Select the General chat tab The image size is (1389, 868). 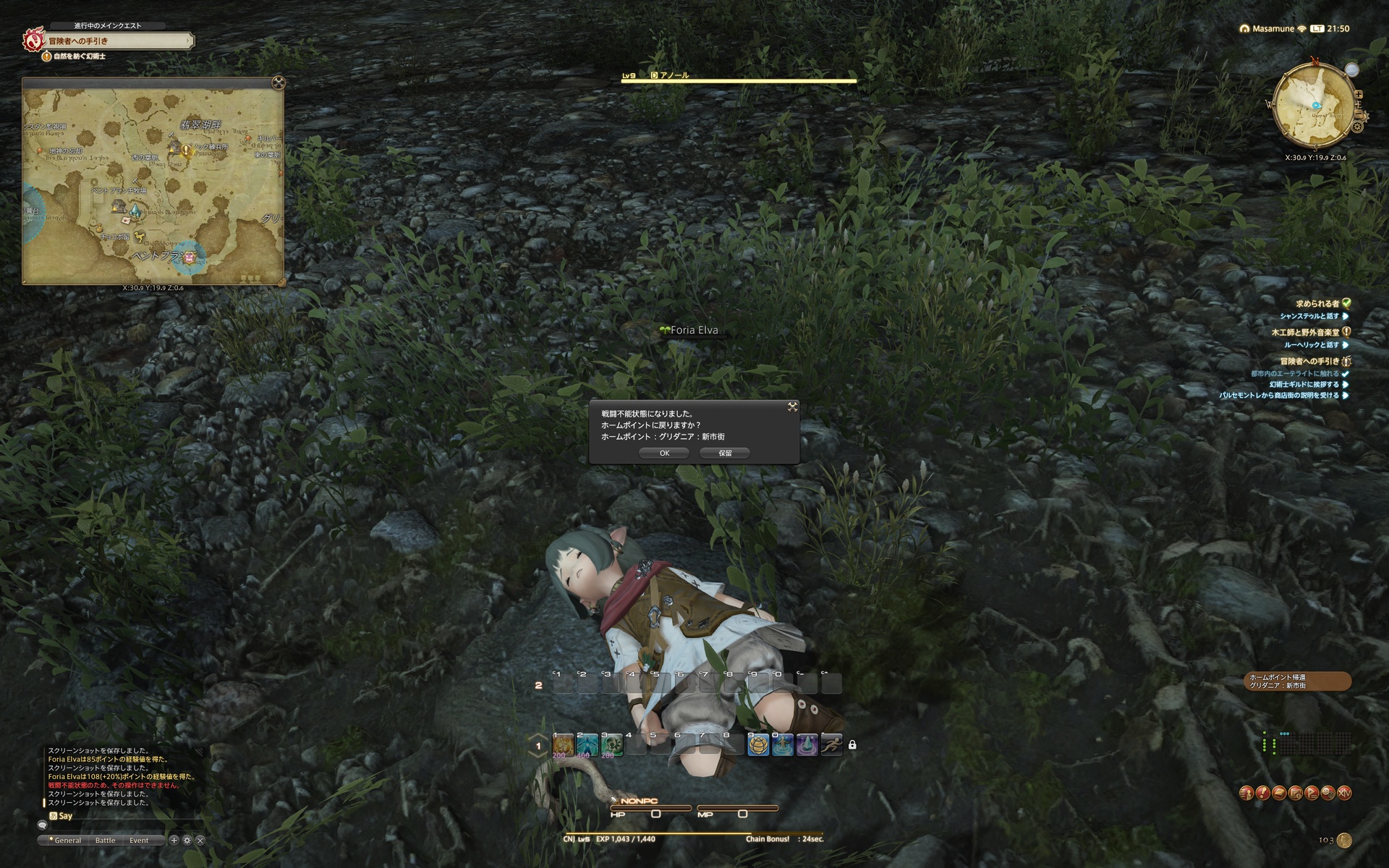coord(67,841)
